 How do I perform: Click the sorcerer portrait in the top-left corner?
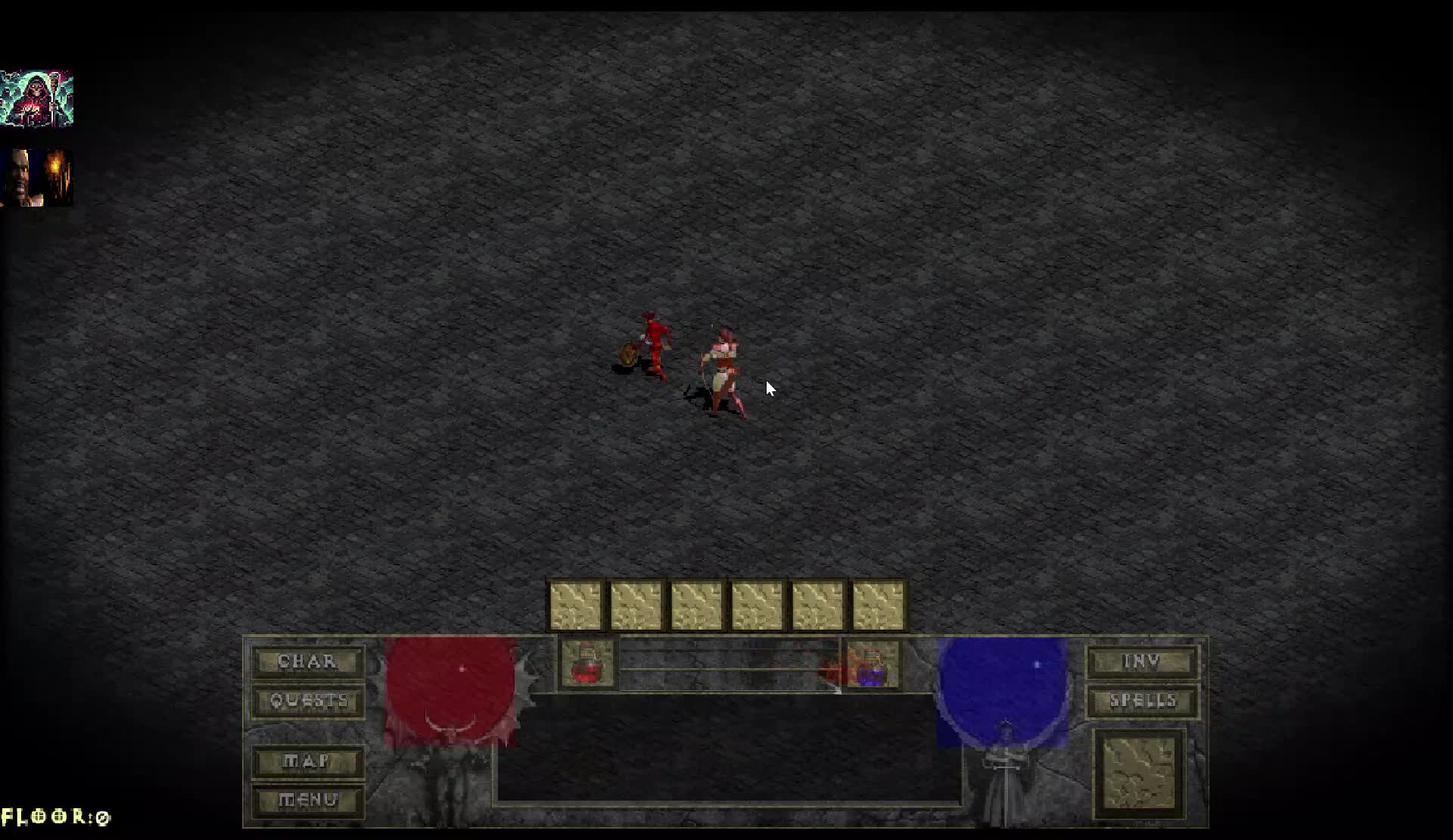(39, 98)
